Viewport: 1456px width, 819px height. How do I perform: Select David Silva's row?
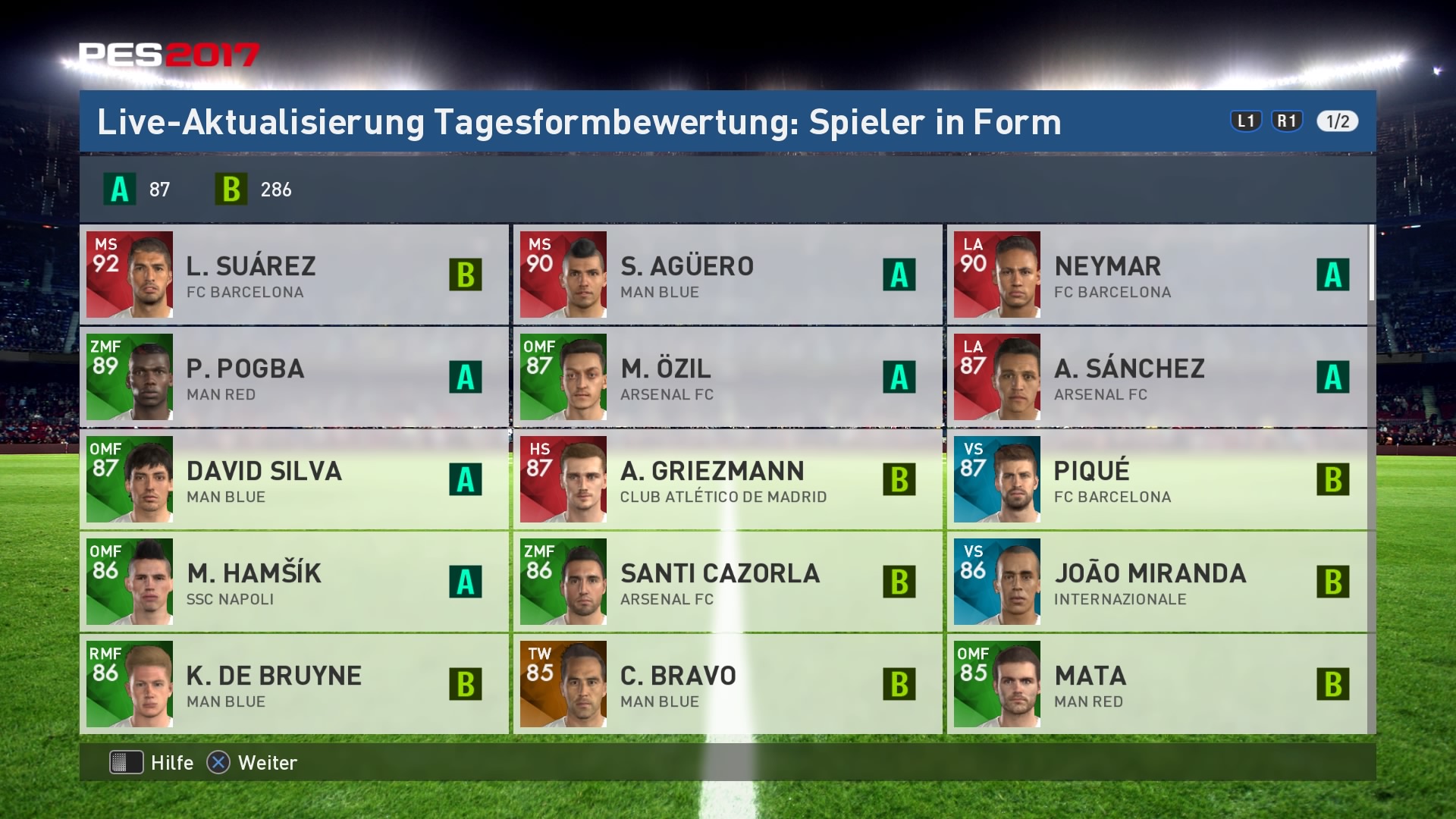294,479
